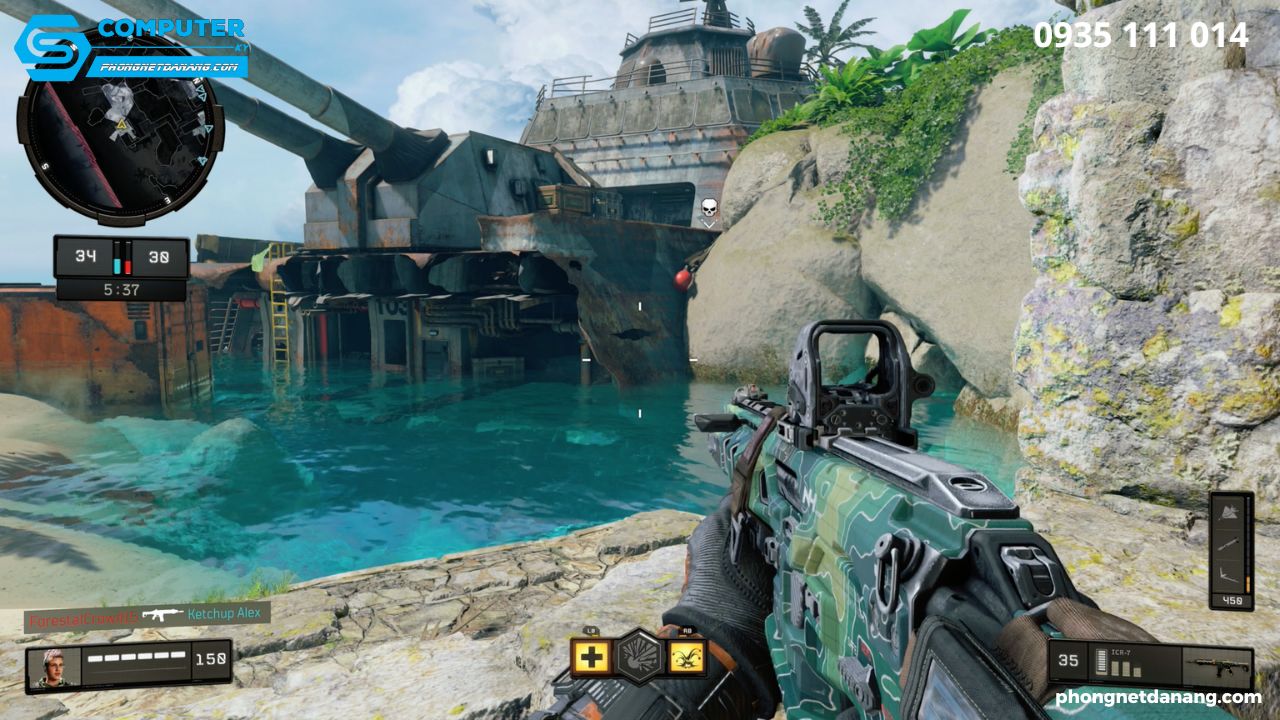Image resolution: width=1280 pixels, height=720 pixels.
Task: Click the topmost shard icon above the 450 counter
Action: click(1228, 512)
